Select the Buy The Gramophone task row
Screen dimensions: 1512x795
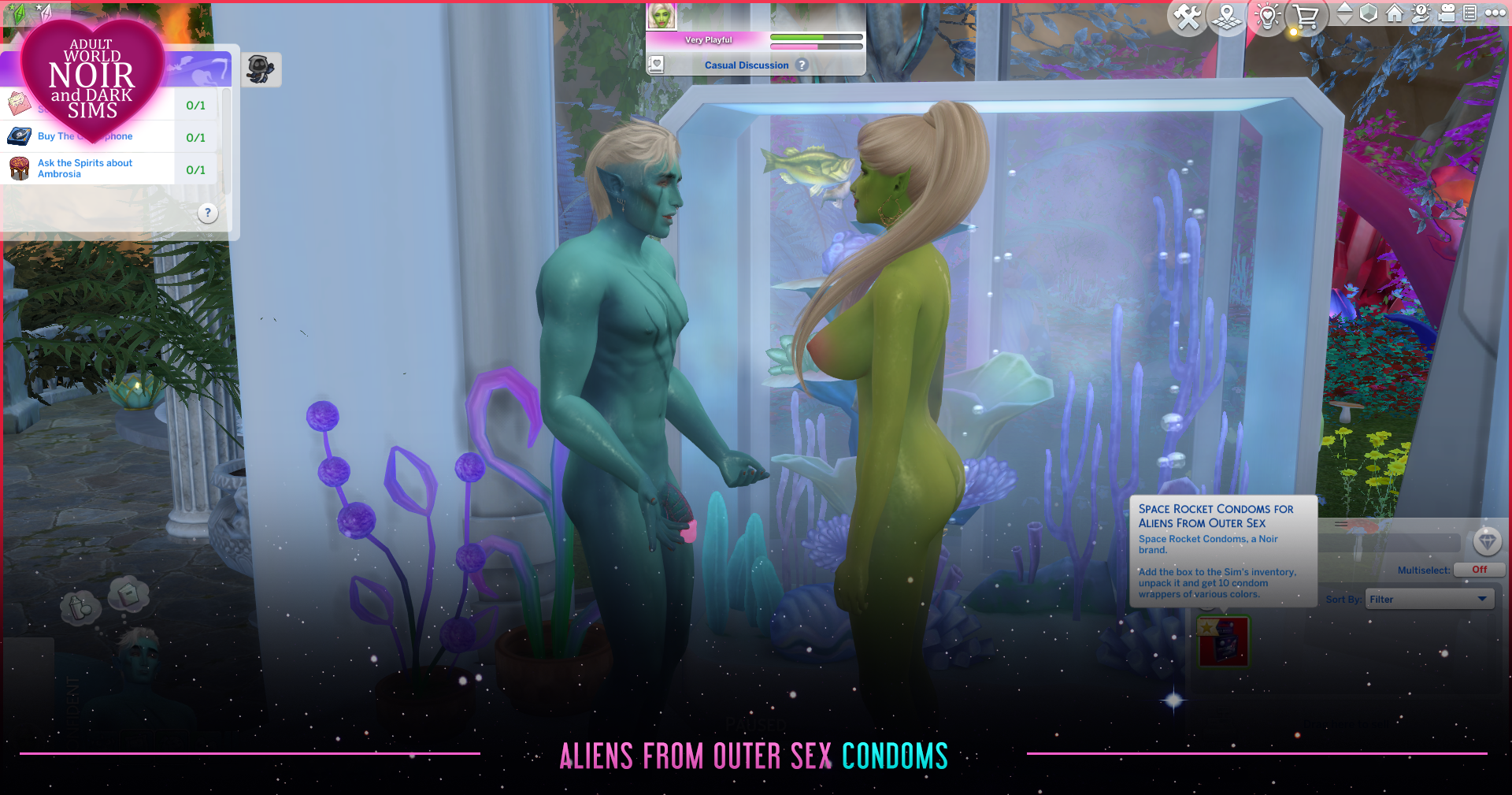[x=85, y=136]
